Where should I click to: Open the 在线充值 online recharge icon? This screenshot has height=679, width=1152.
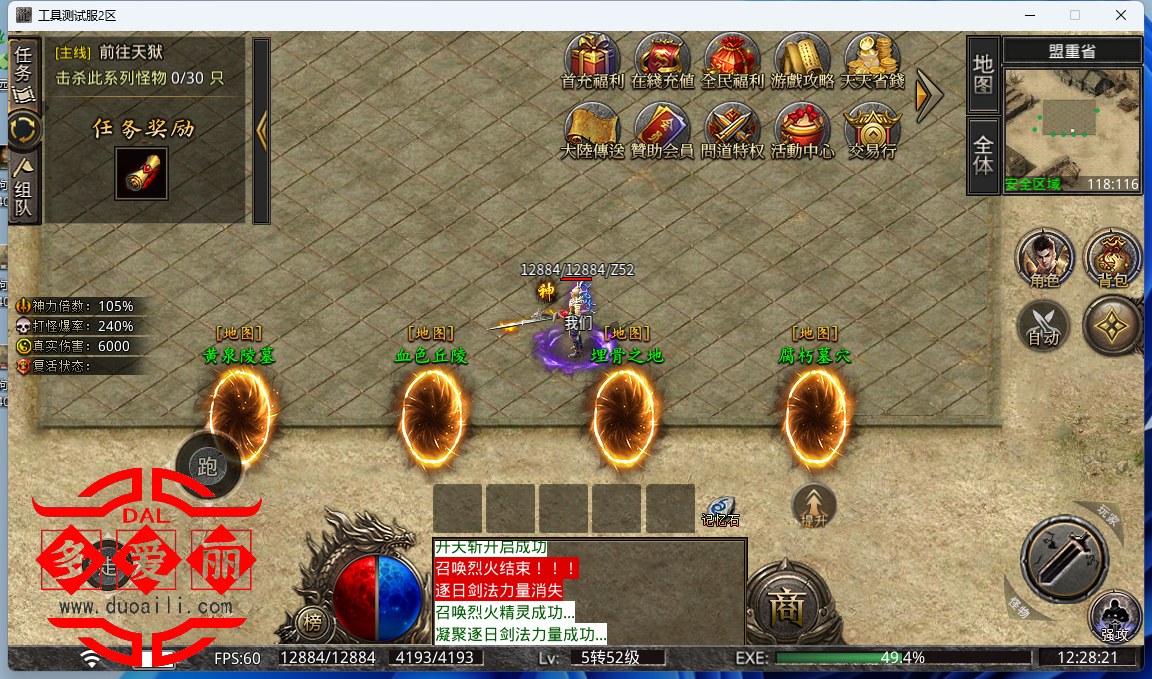[662, 58]
